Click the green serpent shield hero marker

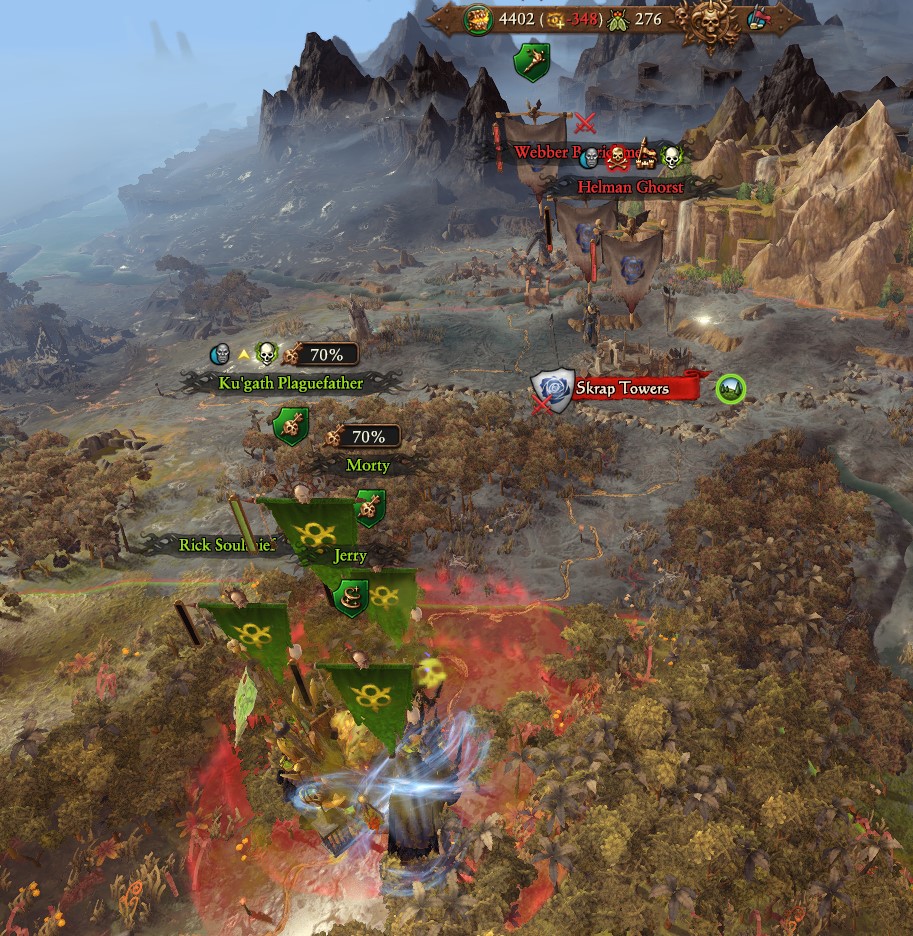click(351, 597)
